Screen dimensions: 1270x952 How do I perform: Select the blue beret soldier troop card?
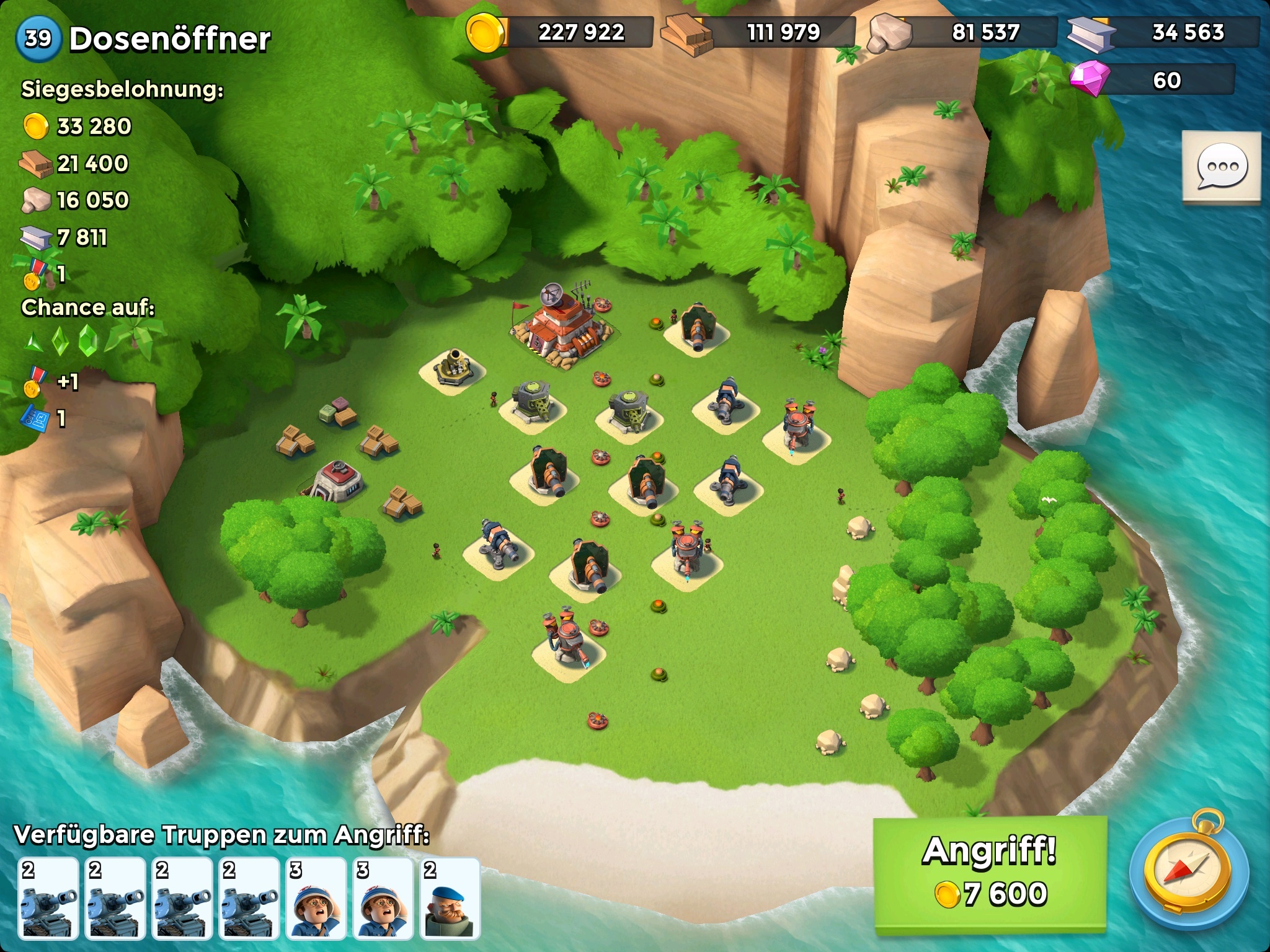point(450,896)
